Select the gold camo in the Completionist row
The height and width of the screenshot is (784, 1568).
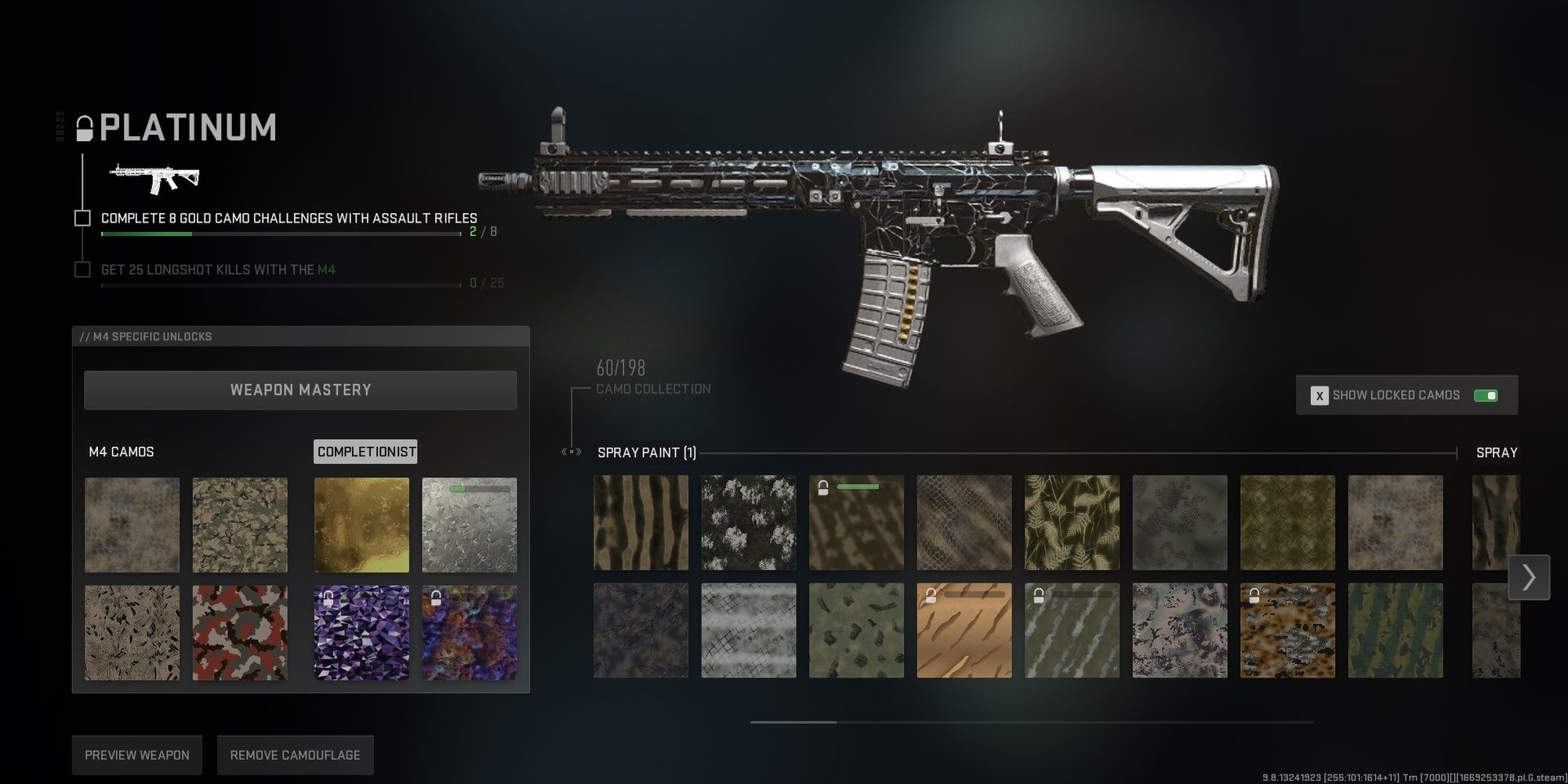tap(361, 523)
